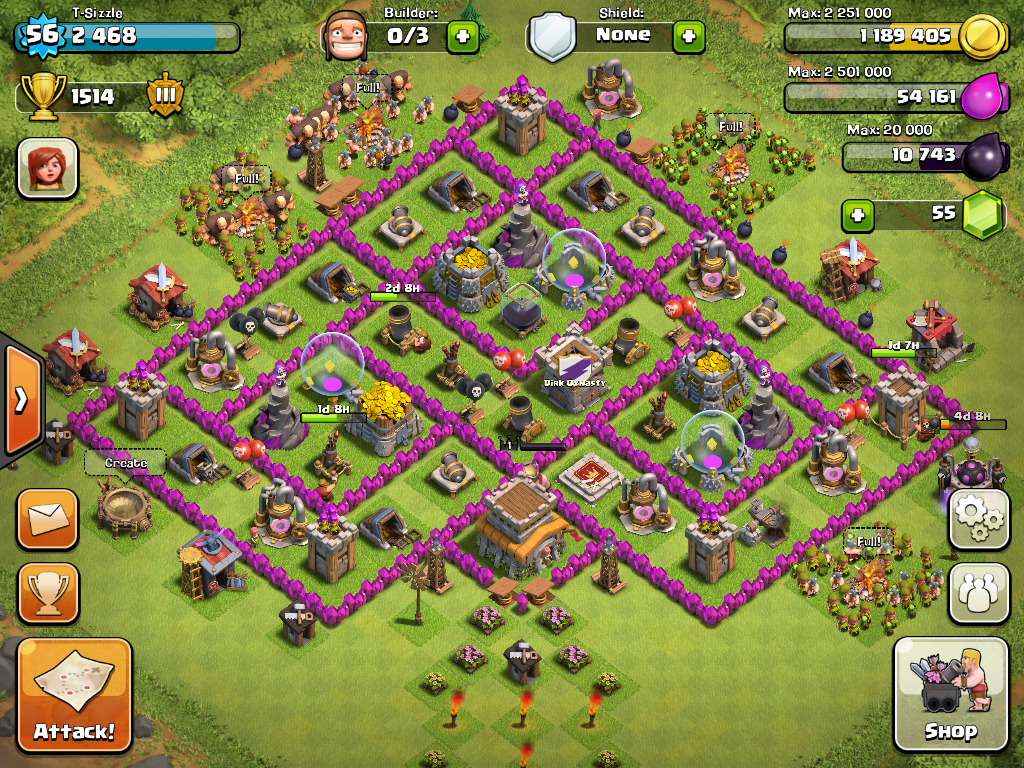
Task: Tap the Create bubble above the cauldron
Action: 125,463
